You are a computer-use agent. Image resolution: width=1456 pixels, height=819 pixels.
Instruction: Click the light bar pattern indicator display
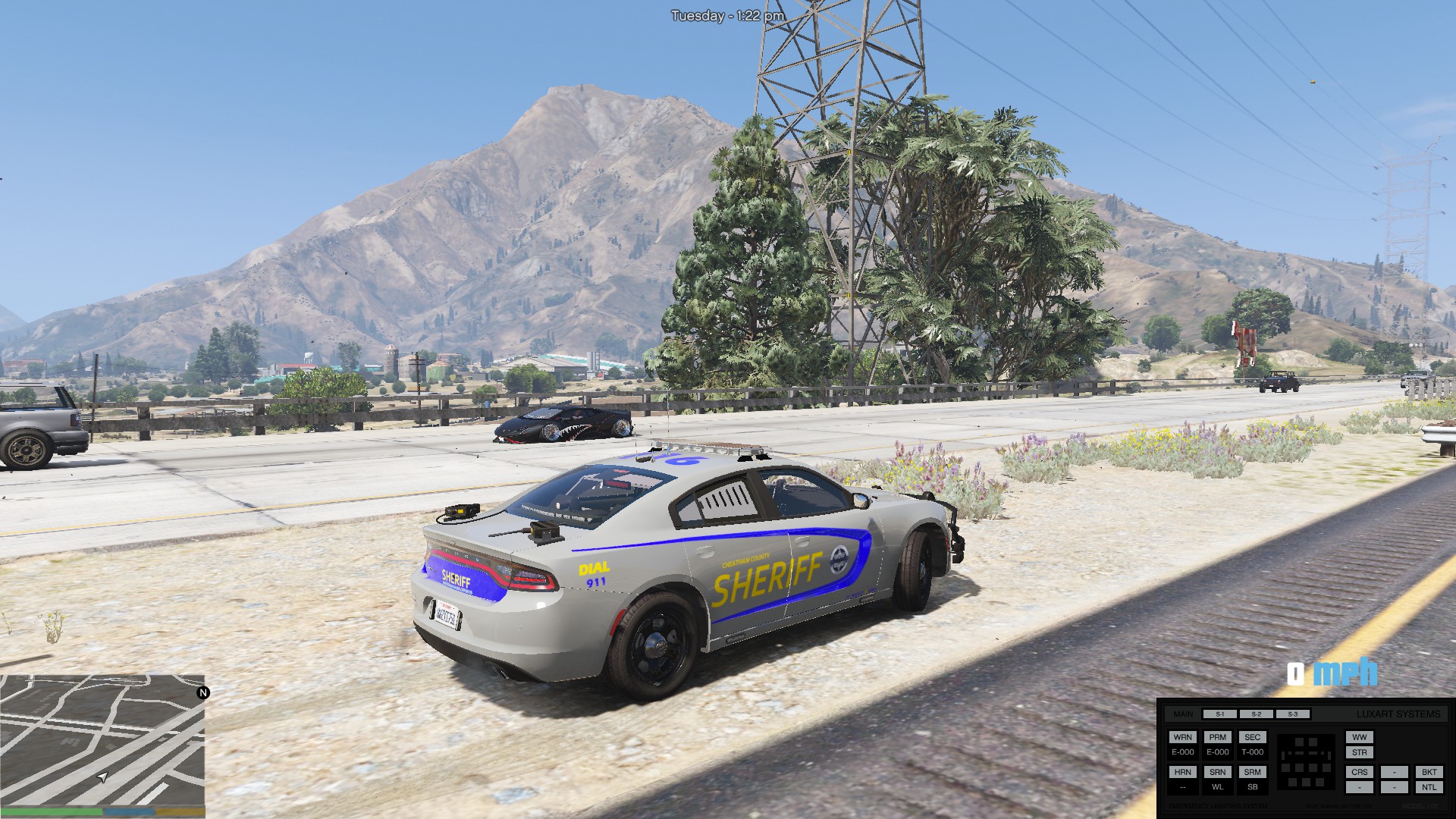coord(1305,762)
